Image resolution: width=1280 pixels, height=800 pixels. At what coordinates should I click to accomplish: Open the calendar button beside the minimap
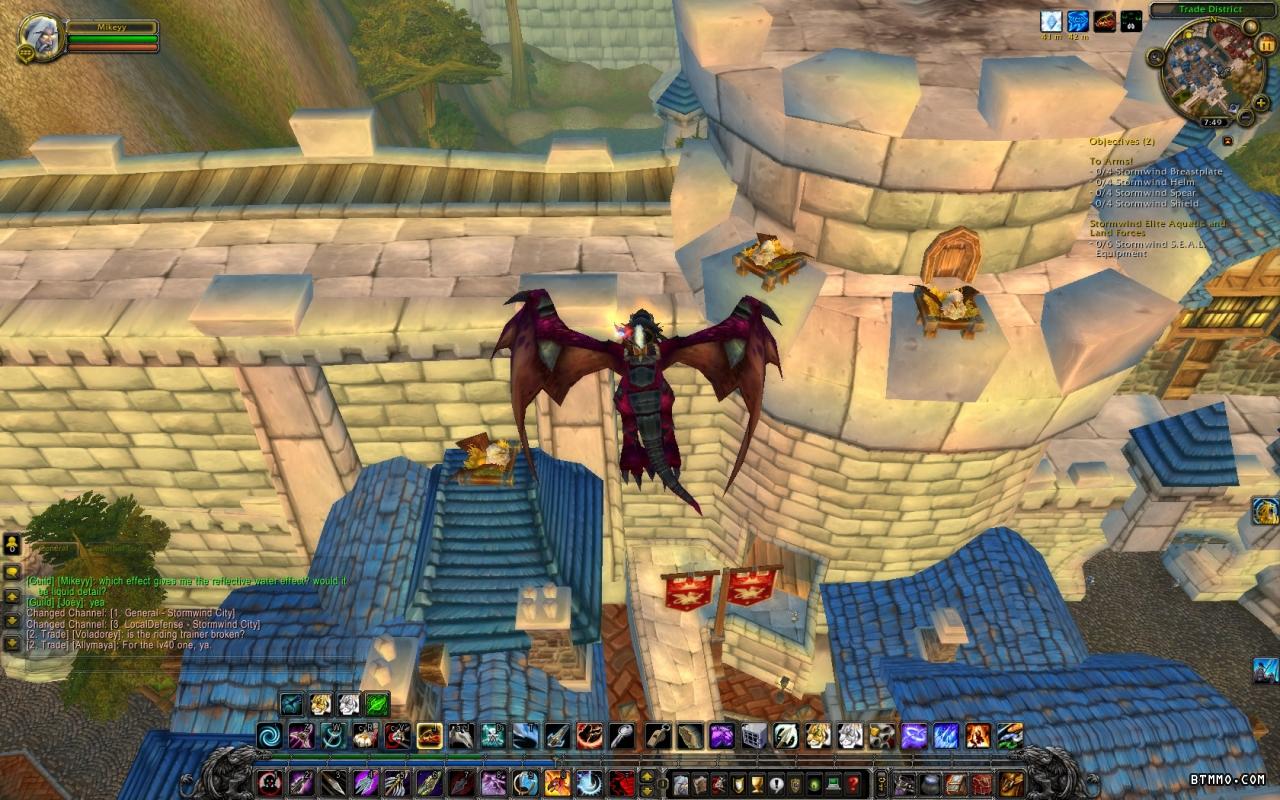(x=1267, y=44)
